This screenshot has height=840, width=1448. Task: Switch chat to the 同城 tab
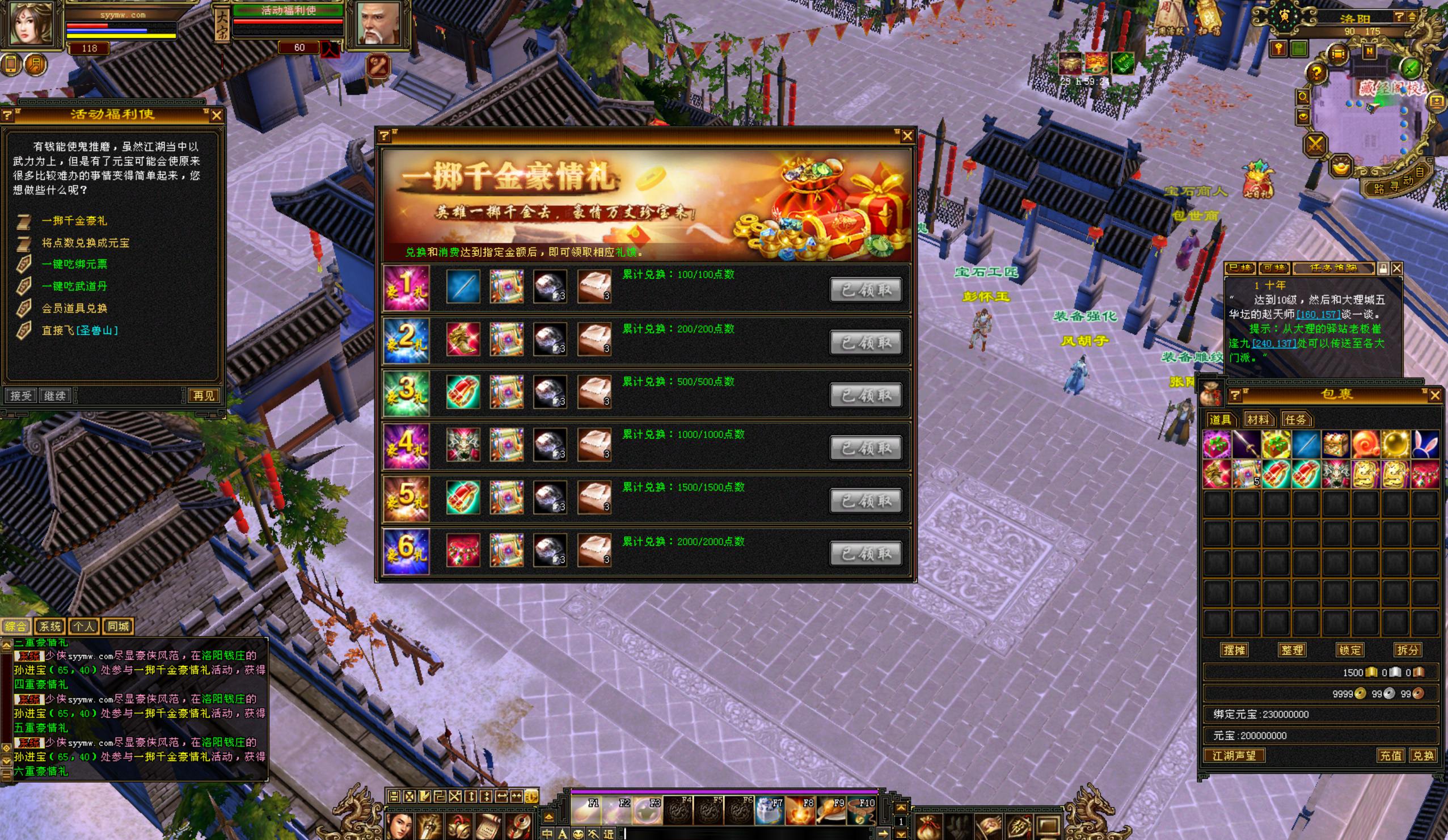[118, 626]
